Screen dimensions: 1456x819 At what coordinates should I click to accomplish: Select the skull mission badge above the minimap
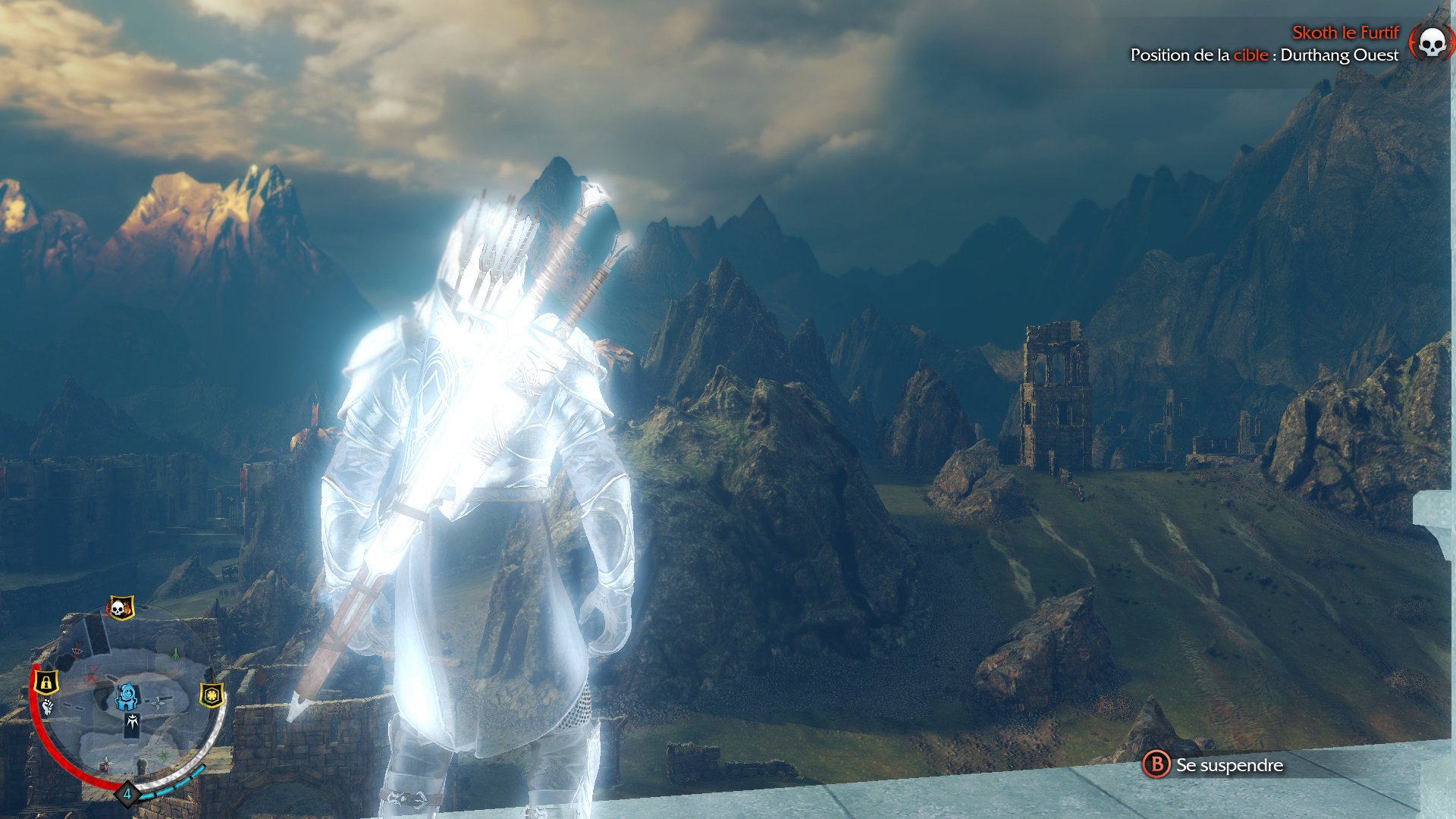coord(118,606)
